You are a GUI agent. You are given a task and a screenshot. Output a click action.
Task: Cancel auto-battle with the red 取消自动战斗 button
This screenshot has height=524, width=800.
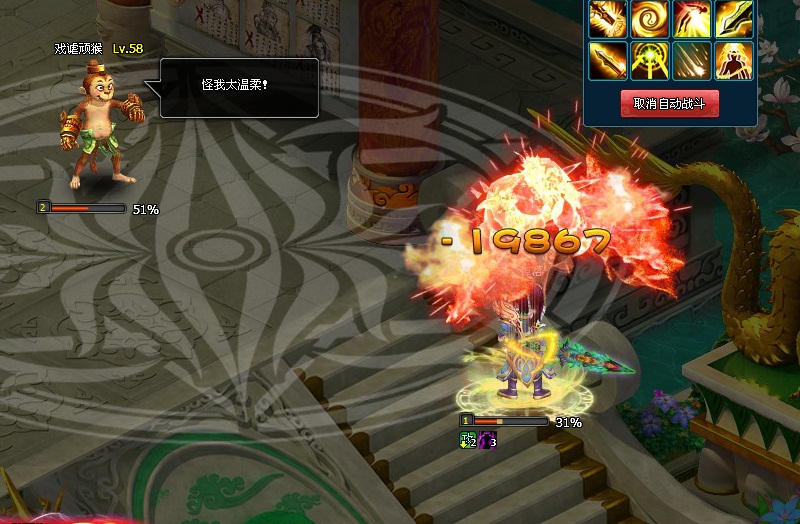tap(670, 103)
